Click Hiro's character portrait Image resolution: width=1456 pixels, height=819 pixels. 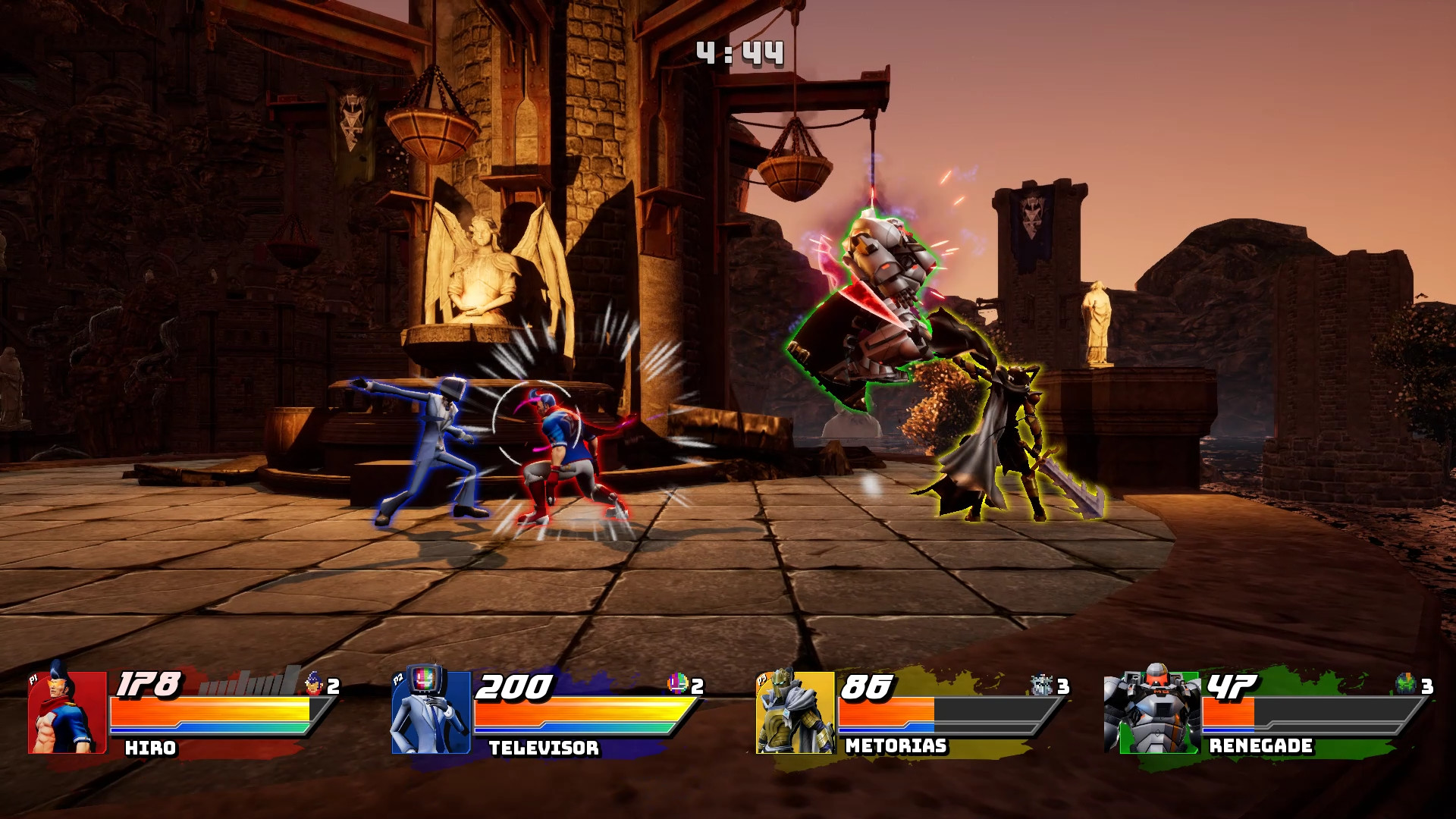click(67, 711)
